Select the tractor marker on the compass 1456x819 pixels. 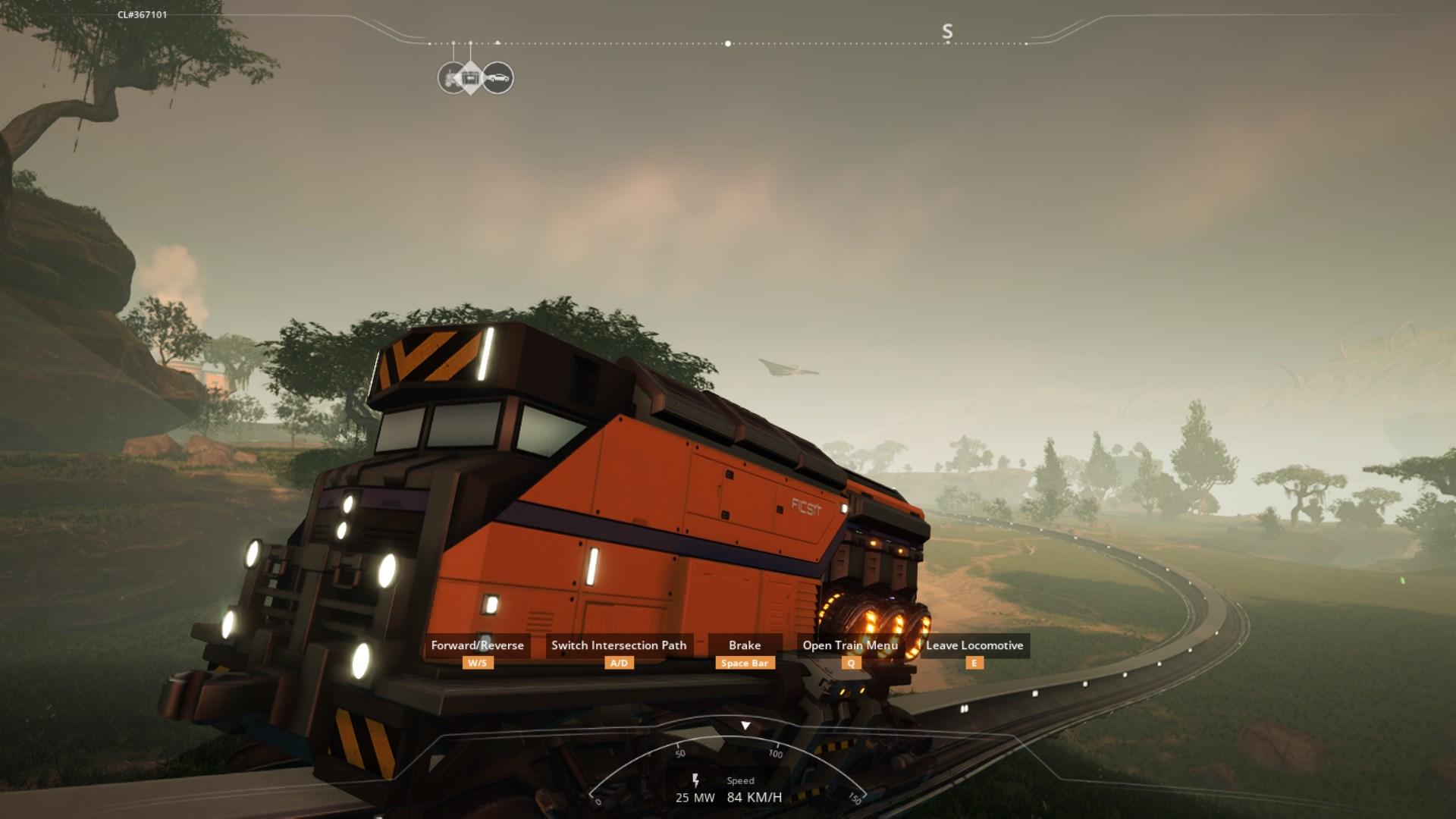[449, 78]
